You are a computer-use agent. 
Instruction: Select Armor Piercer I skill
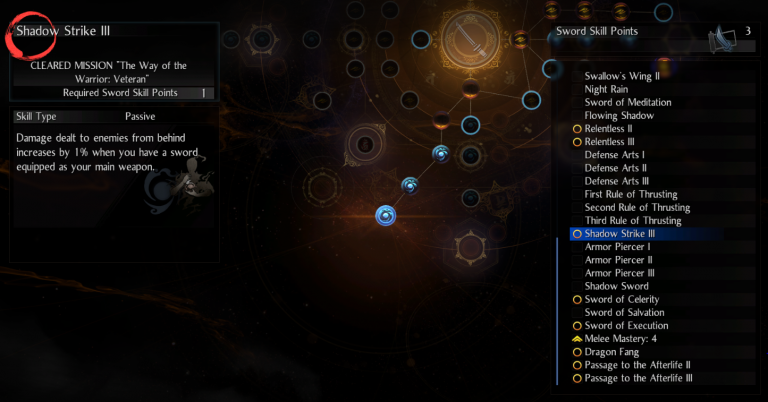618,246
